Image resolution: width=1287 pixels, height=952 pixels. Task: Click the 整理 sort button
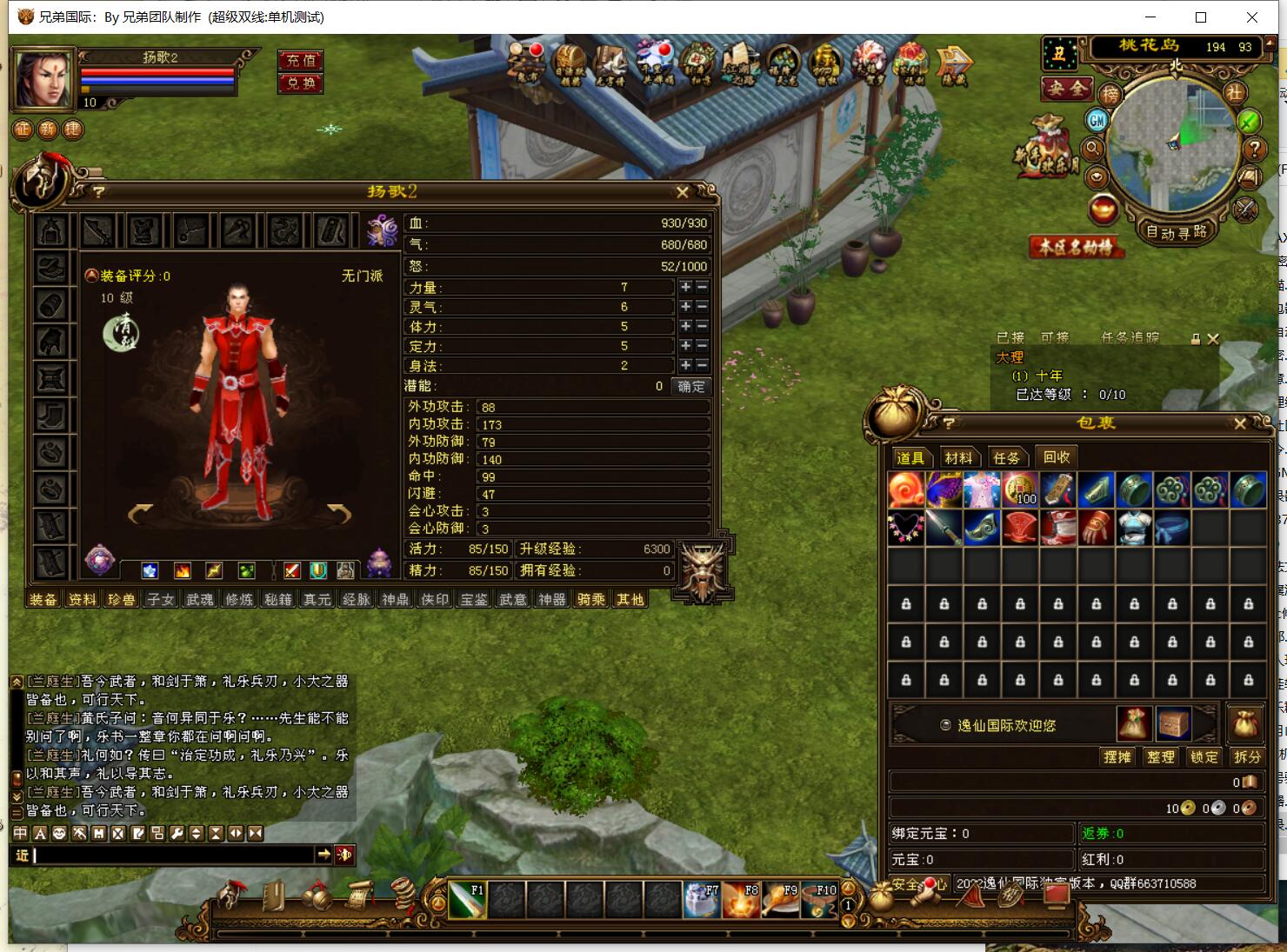1160,756
